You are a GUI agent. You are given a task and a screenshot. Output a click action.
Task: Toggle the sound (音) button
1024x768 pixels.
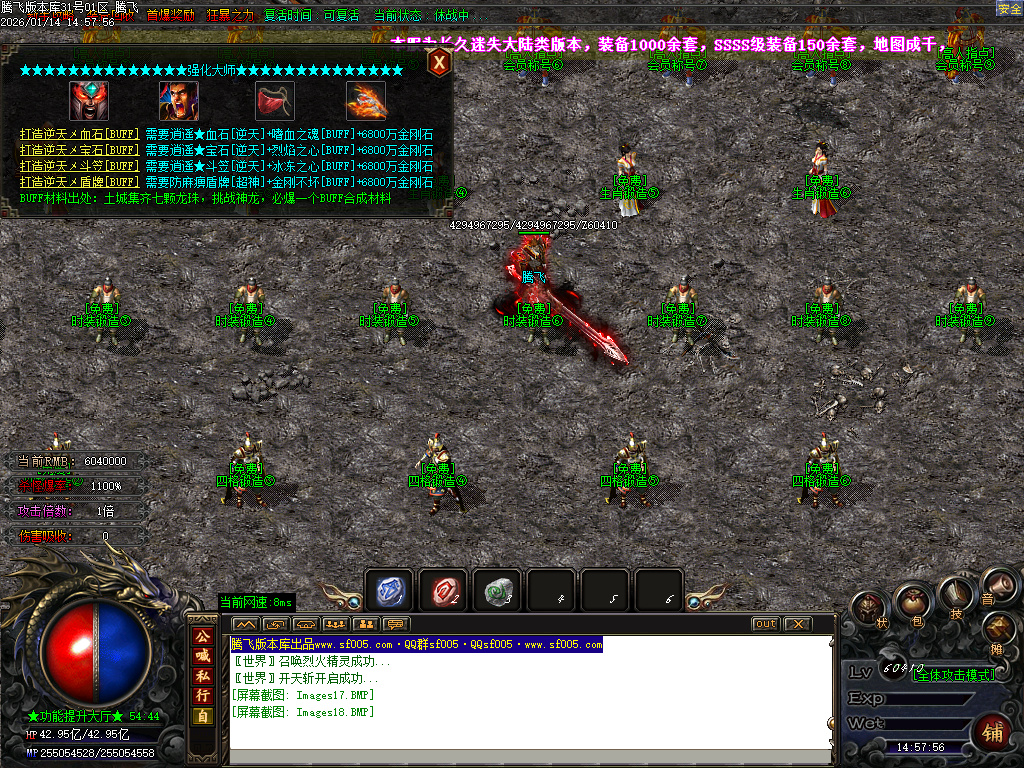pos(993,584)
